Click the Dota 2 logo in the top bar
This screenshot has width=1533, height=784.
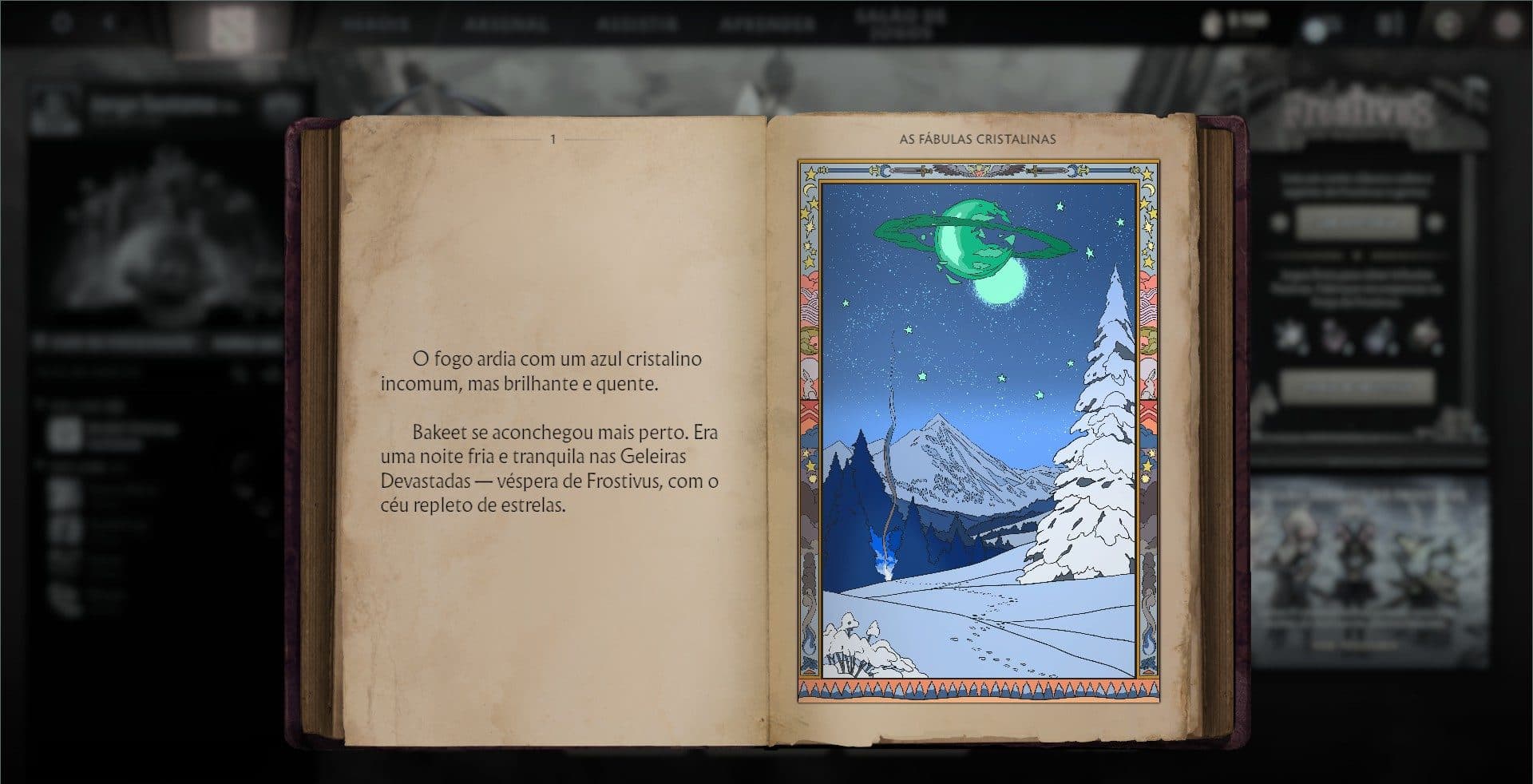[x=232, y=24]
